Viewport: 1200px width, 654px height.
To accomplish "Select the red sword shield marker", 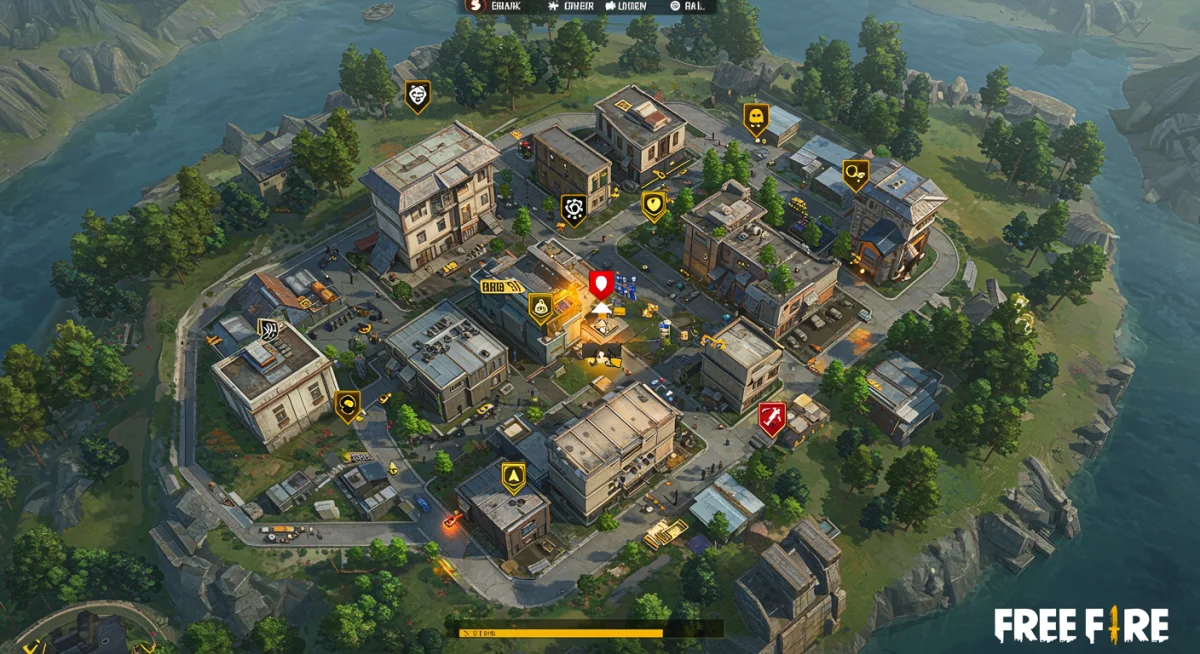I will (x=771, y=418).
